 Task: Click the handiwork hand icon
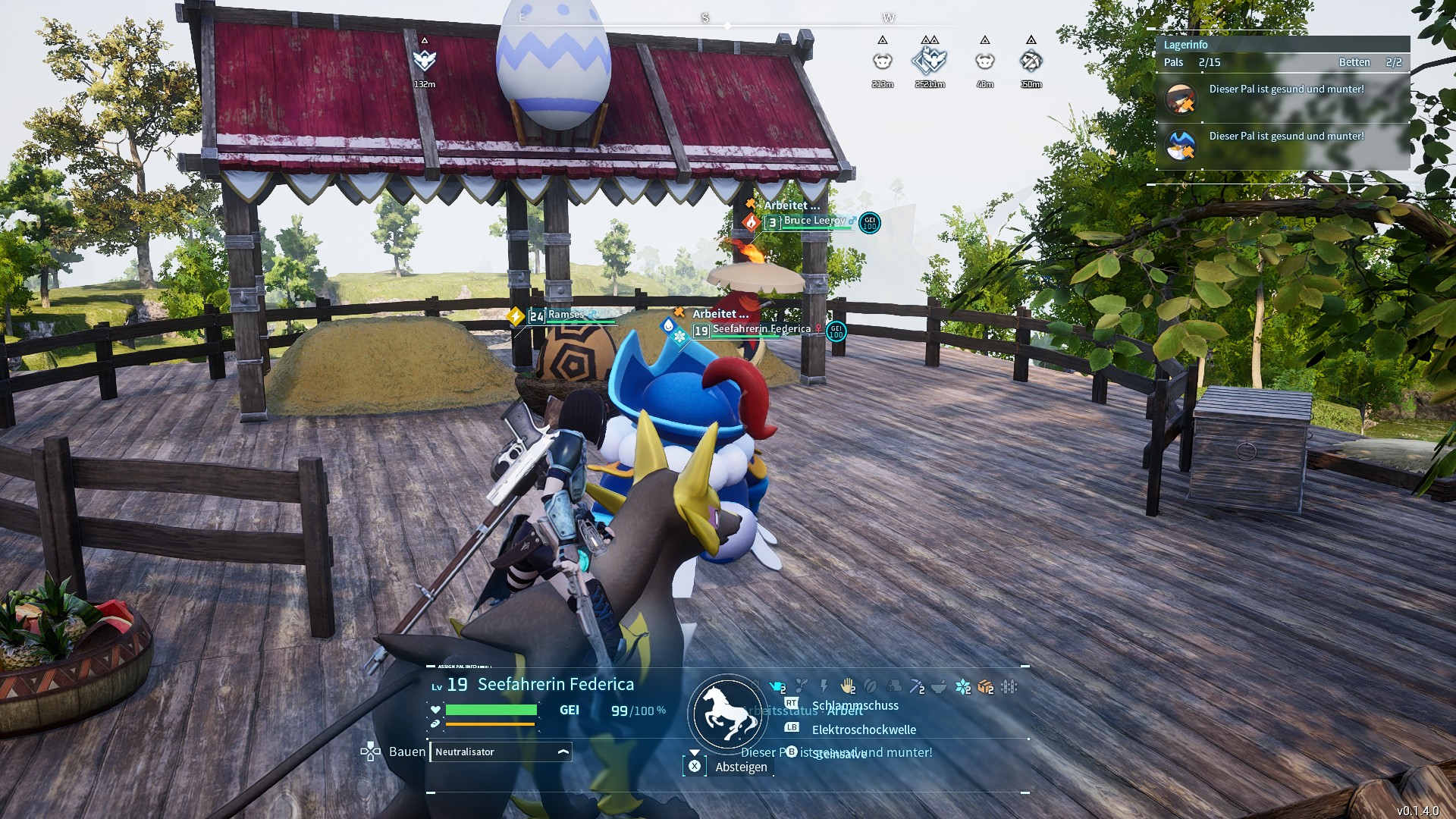pos(847,687)
